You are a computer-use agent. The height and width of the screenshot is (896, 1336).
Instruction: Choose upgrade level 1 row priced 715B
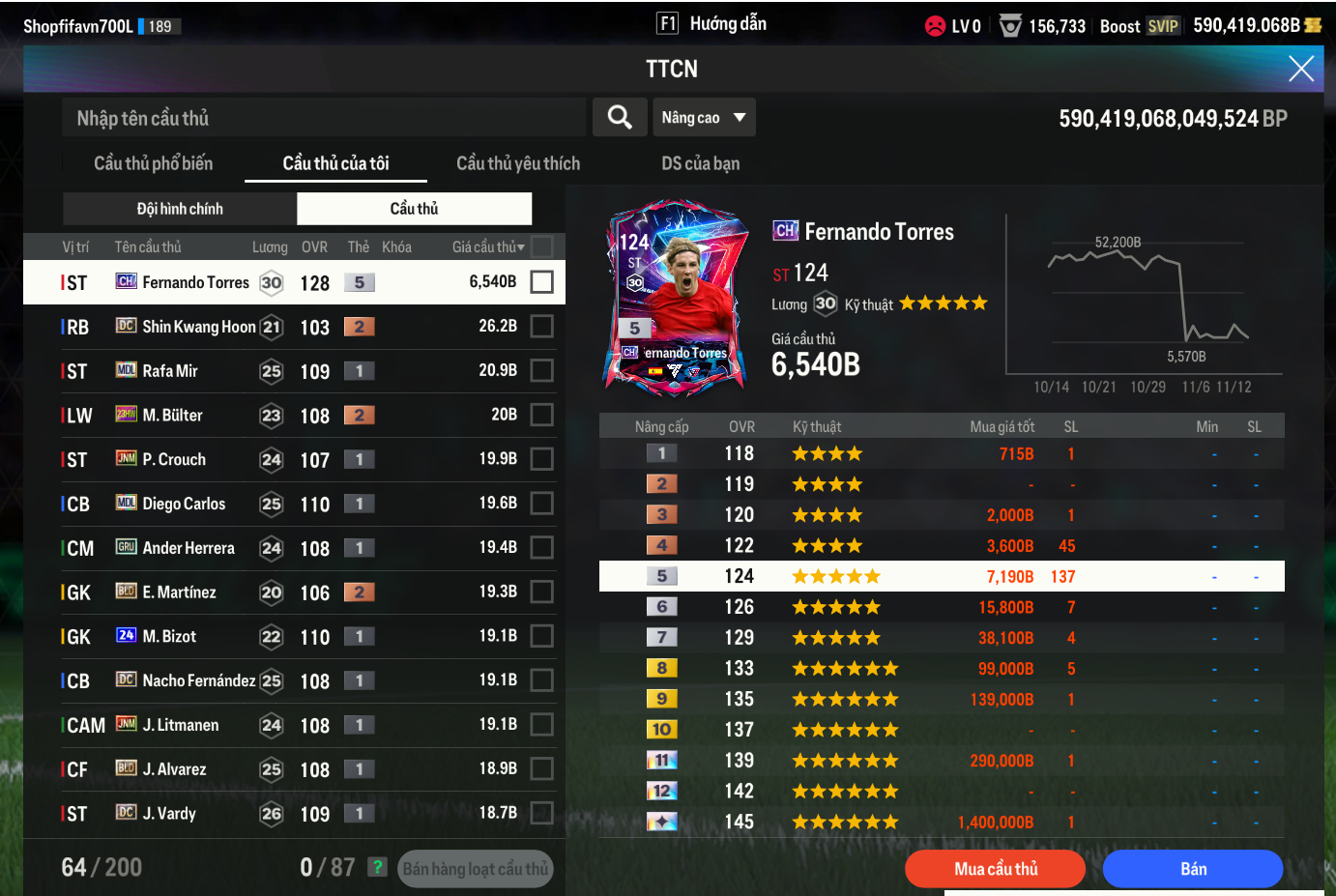(942, 453)
